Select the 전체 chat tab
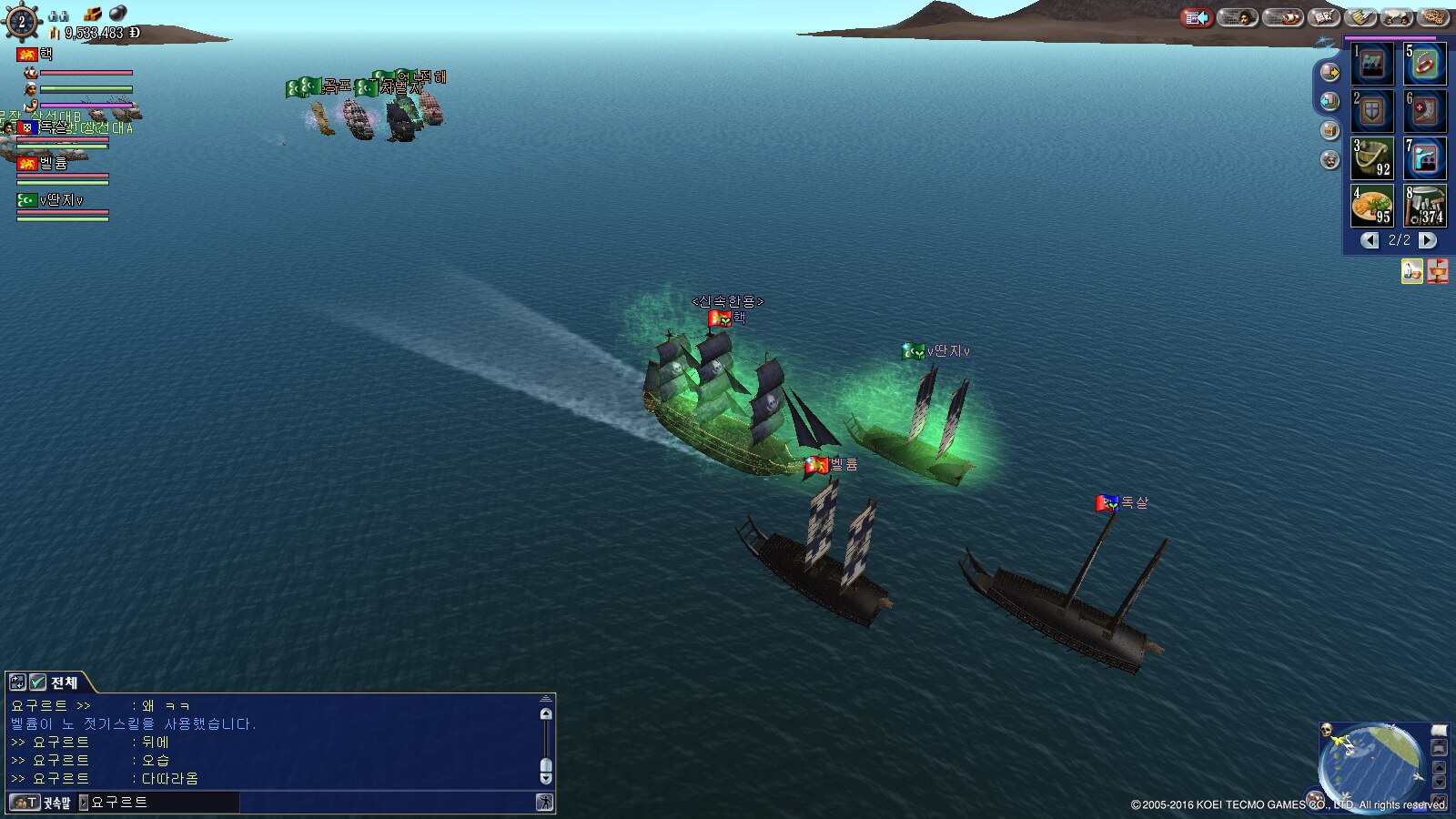Image resolution: width=1456 pixels, height=819 pixels. tap(64, 682)
